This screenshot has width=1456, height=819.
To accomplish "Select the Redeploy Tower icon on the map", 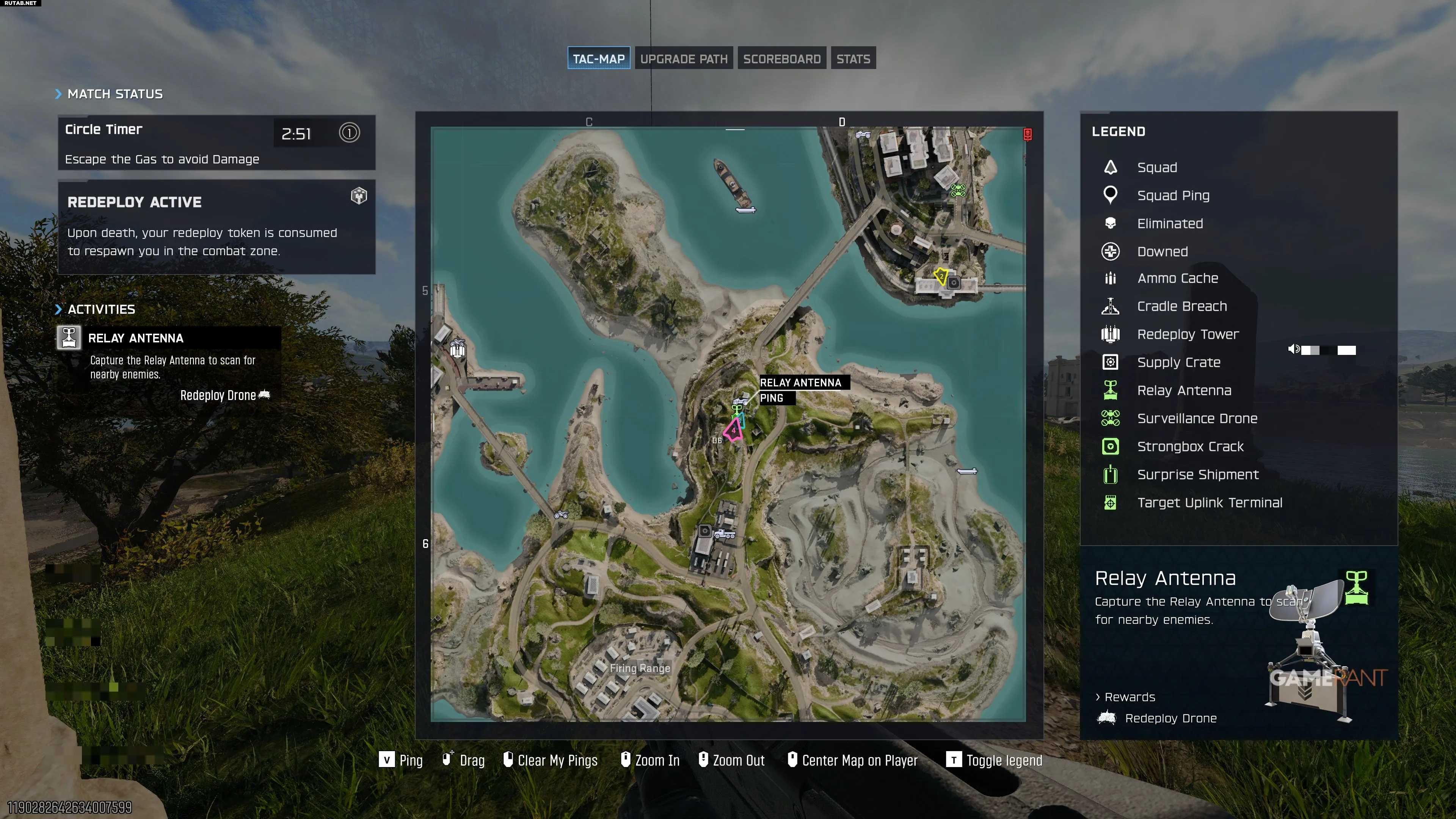I will (x=457, y=348).
